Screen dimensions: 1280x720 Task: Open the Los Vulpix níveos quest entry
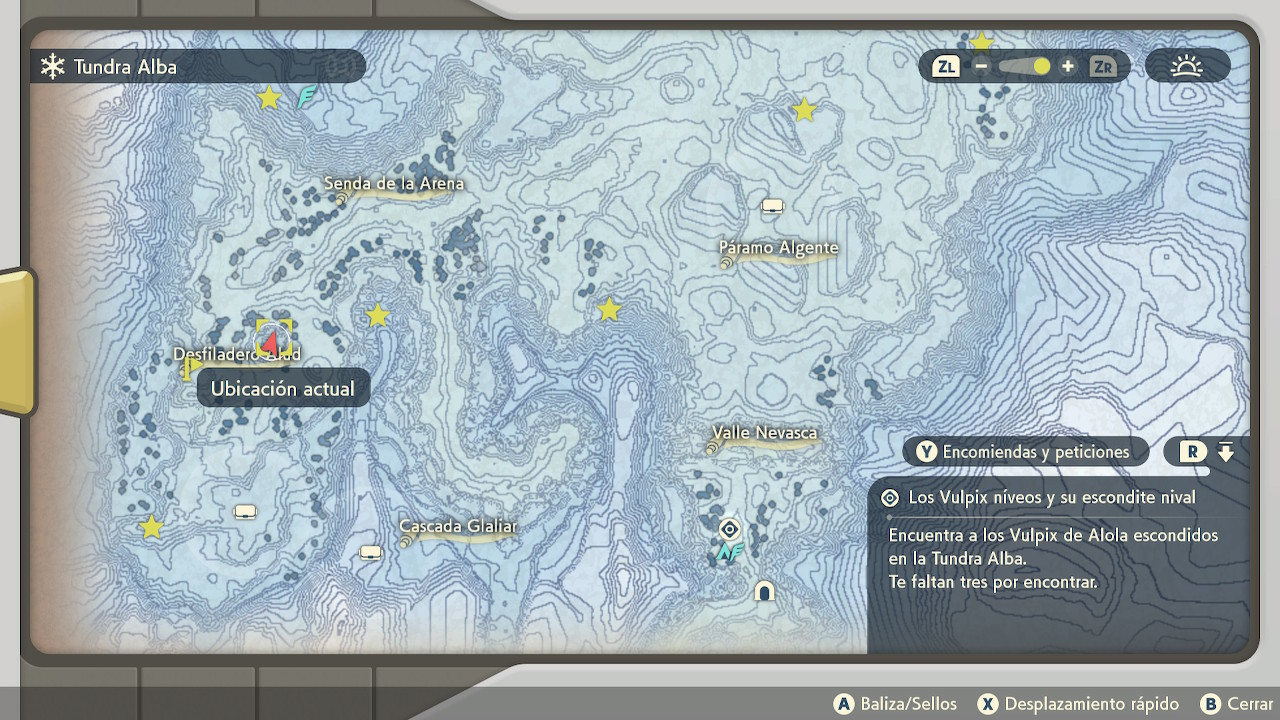coord(1051,497)
